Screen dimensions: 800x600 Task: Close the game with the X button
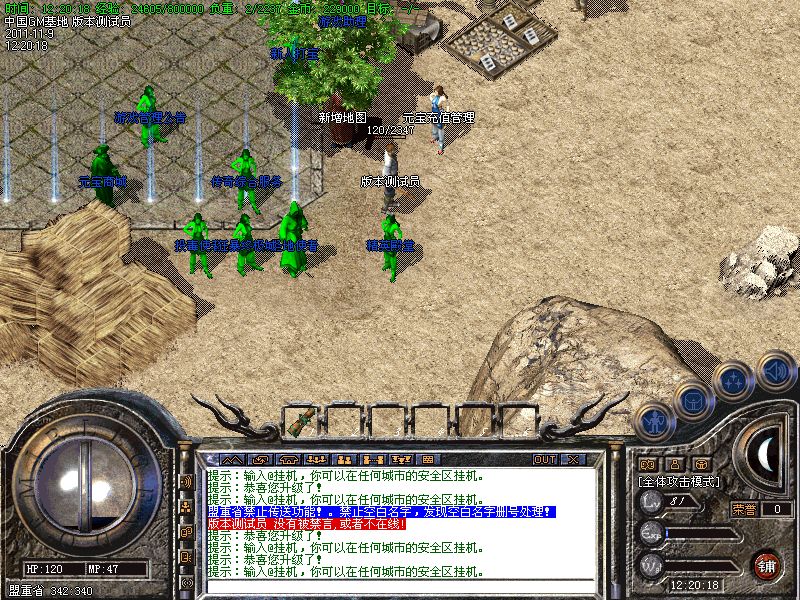(x=572, y=459)
